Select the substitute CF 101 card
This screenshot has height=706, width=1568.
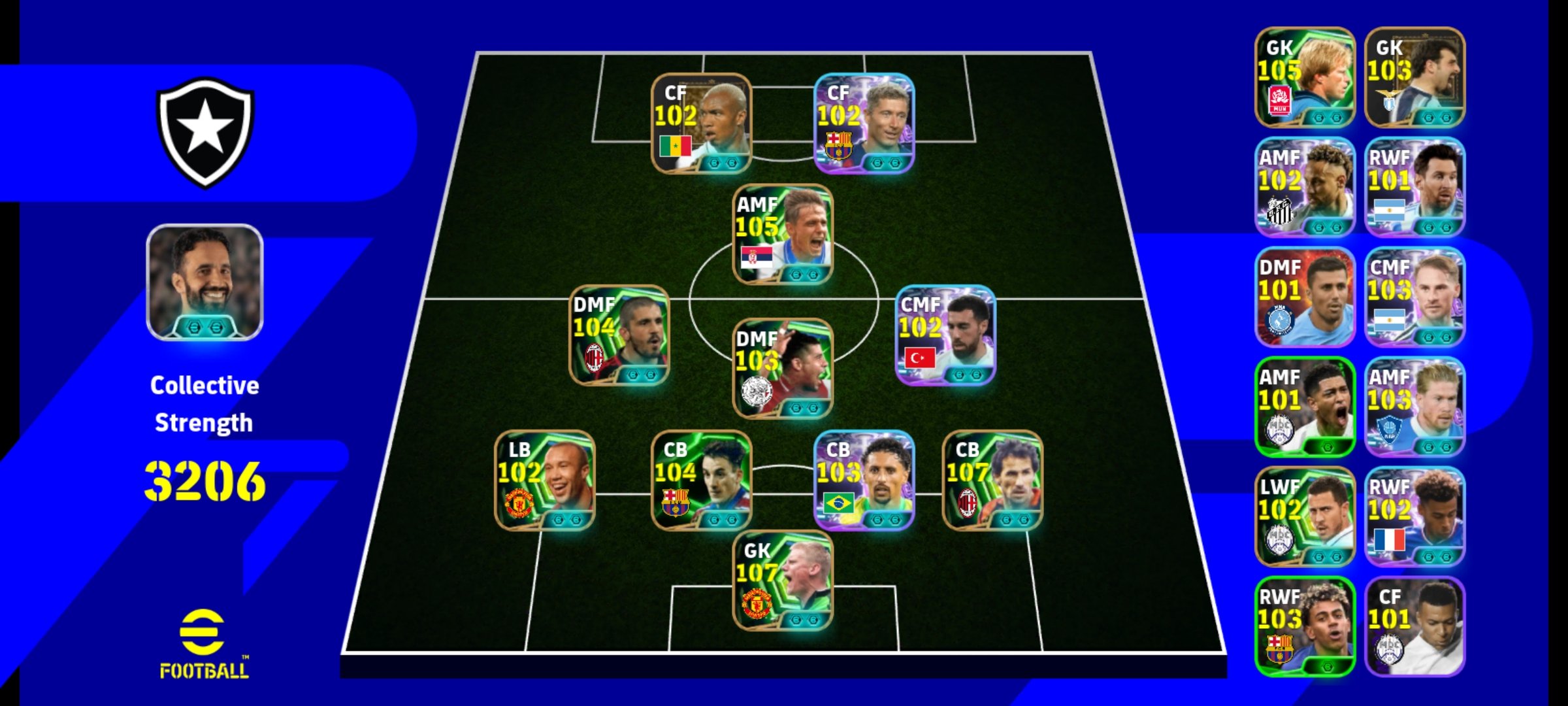tap(1414, 626)
